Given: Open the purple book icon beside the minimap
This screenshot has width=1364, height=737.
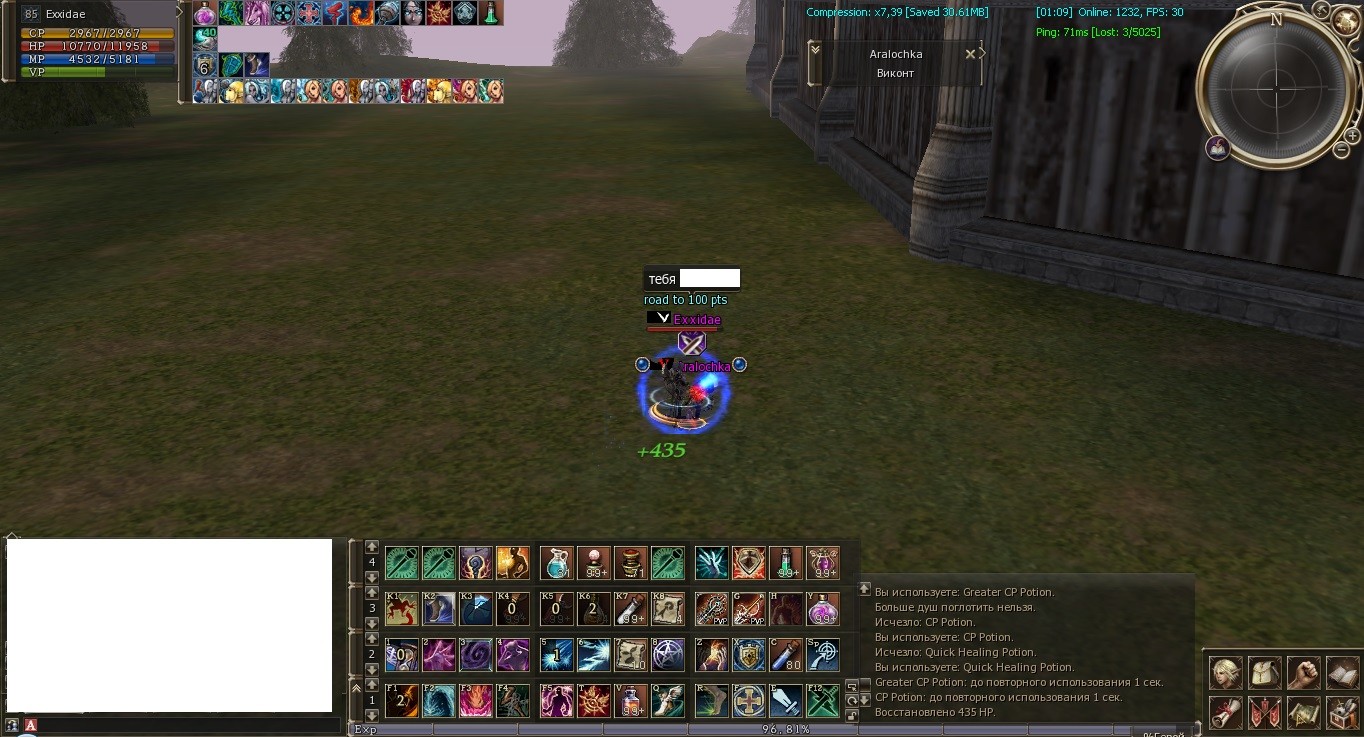Looking at the screenshot, I should pos(1217,148).
